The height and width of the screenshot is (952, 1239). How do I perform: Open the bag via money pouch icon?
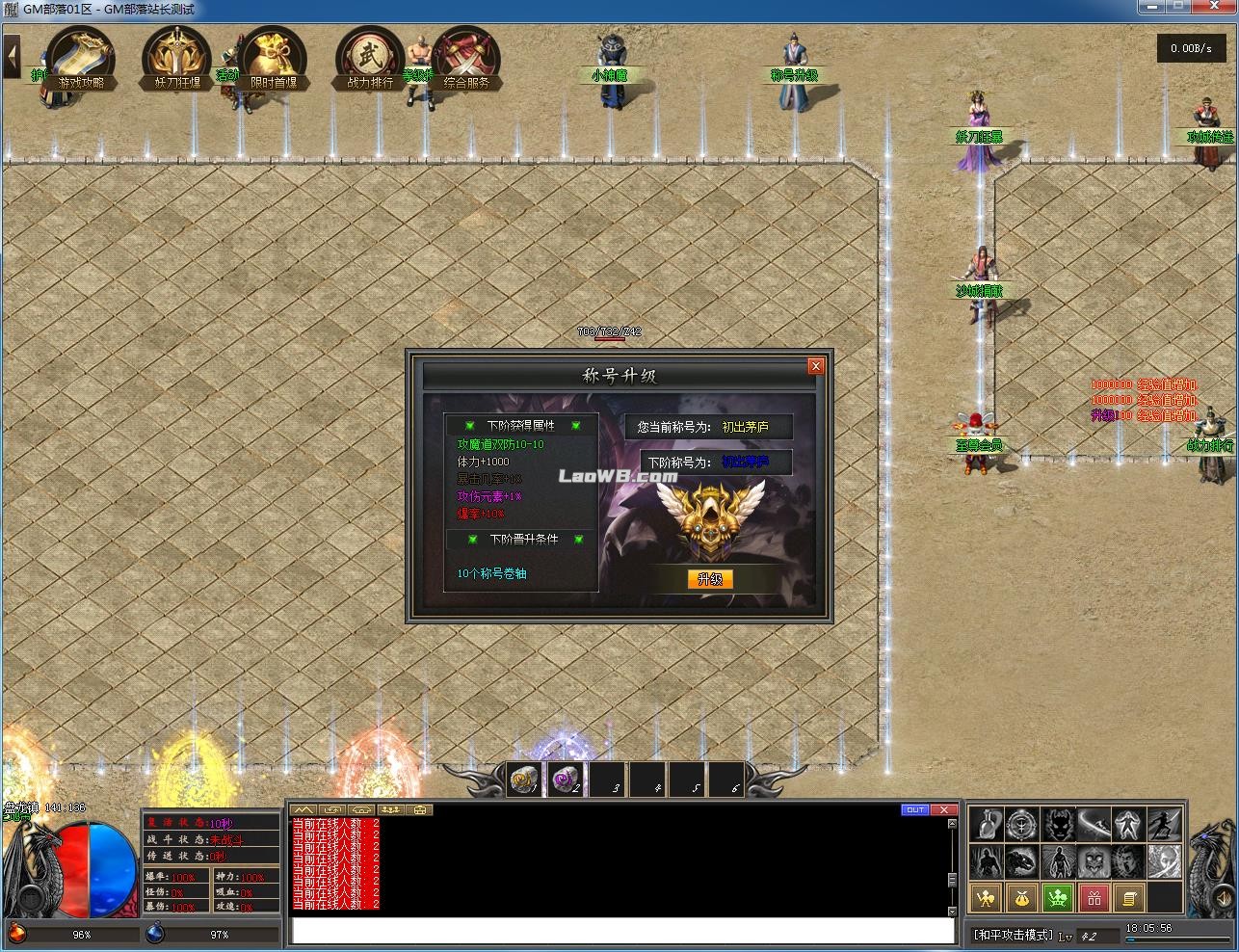pyautogui.click(x=1021, y=898)
